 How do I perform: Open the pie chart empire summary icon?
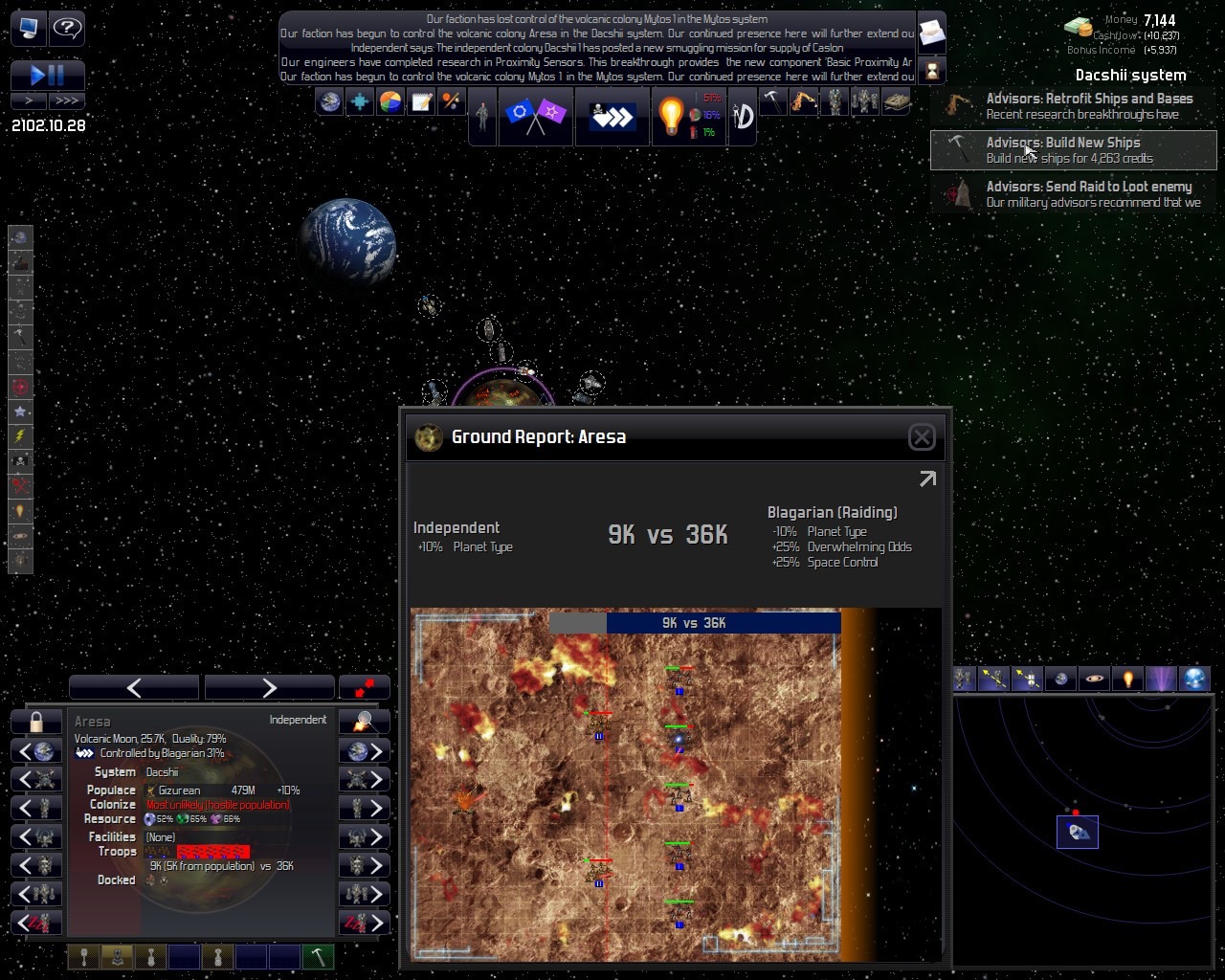click(390, 101)
